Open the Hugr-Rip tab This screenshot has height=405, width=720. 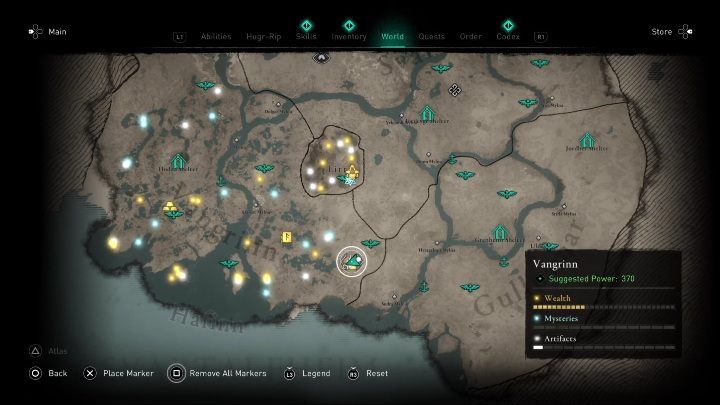[x=263, y=36]
